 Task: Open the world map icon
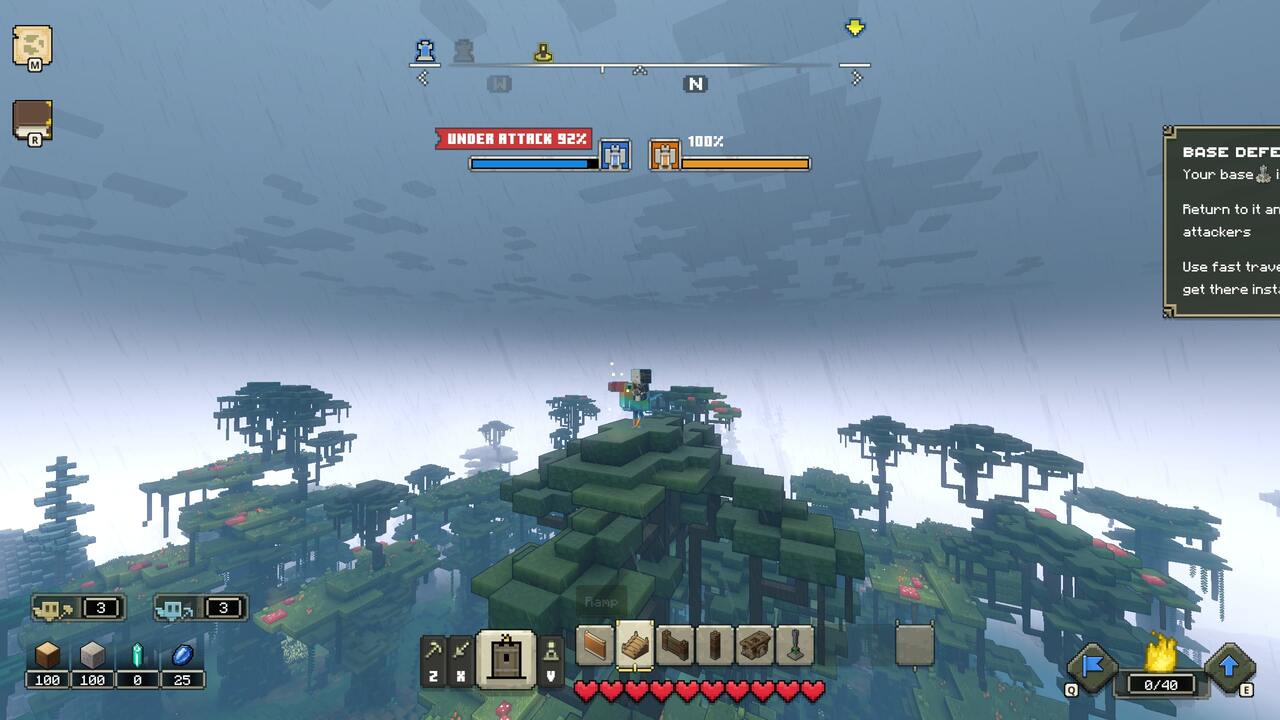(32, 45)
